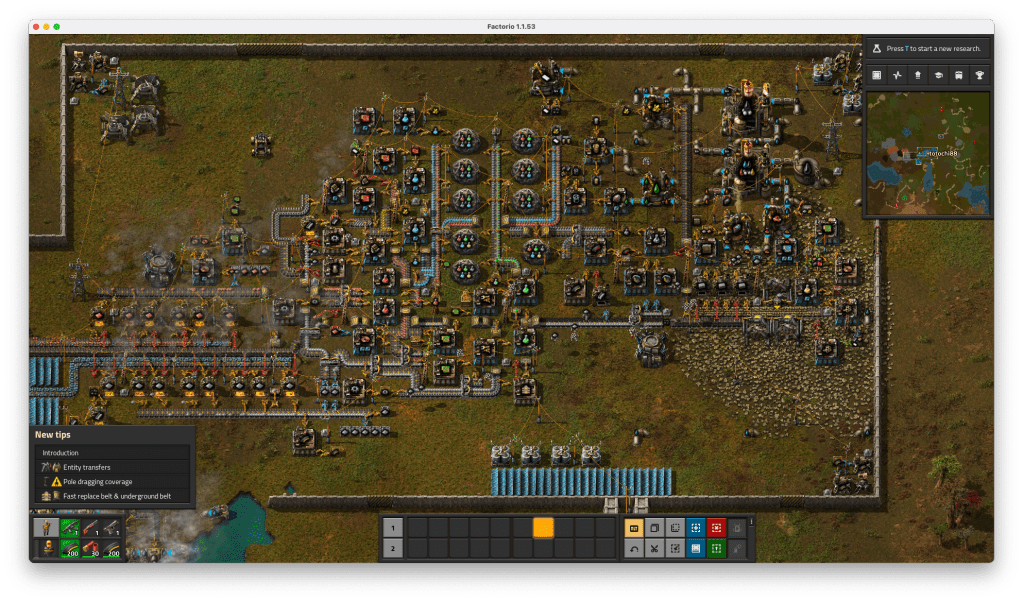Select the orange filled quickbar slot
The image size is (1023, 601).
coord(543,527)
